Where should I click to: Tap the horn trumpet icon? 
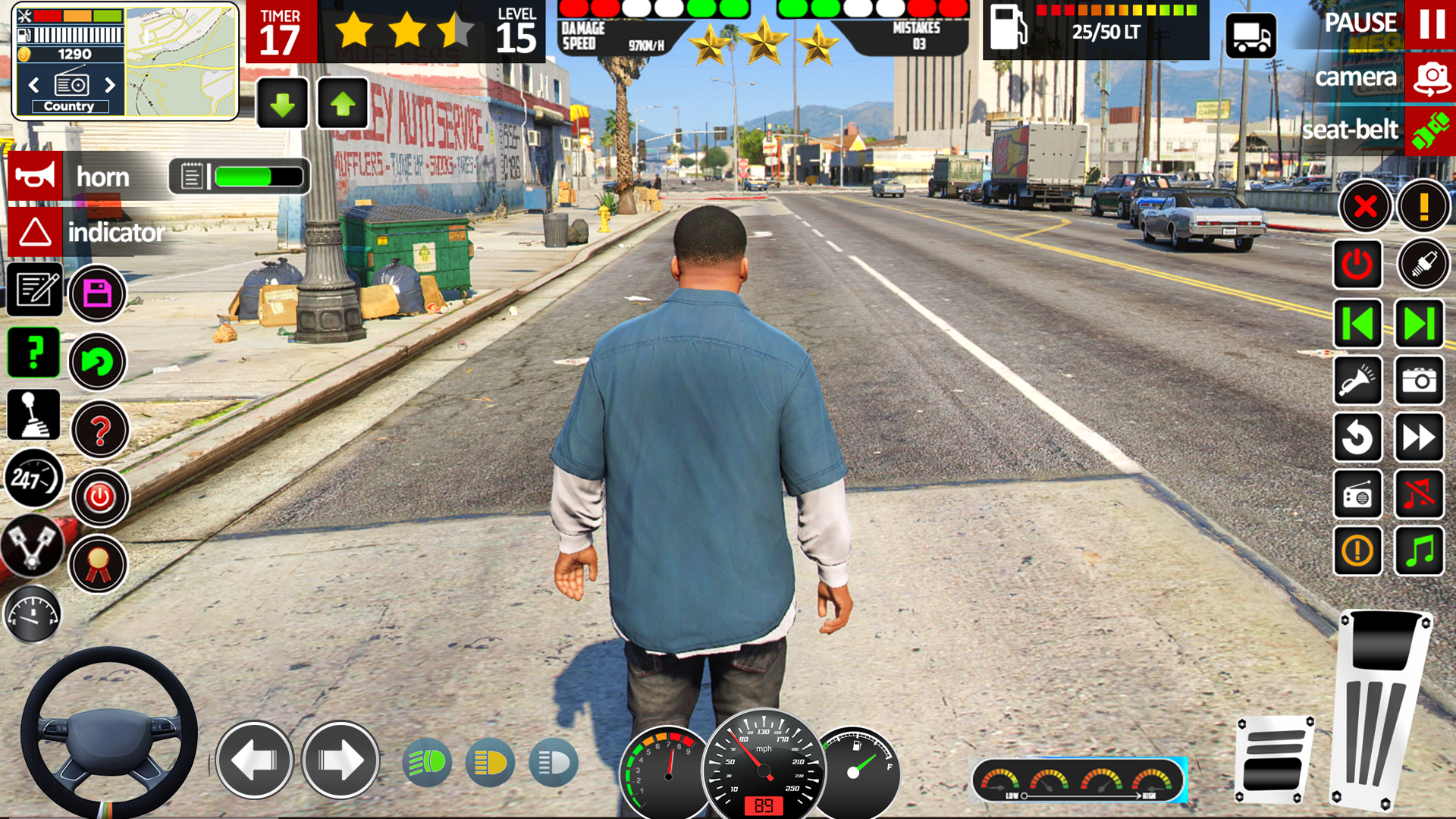click(34, 175)
